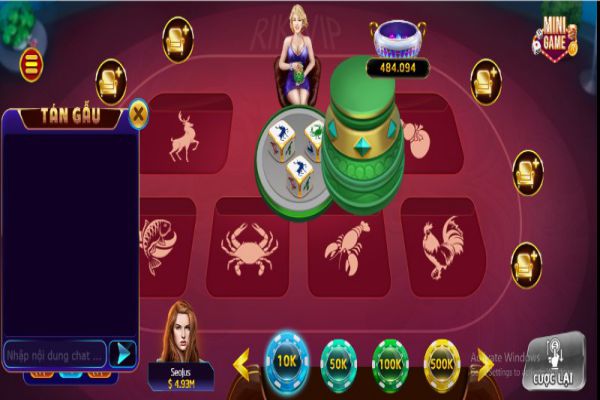This screenshot has height=400, width=600.
Task: Bet on the fish tile
Action: pyautogui.click(x=155, y=246)
